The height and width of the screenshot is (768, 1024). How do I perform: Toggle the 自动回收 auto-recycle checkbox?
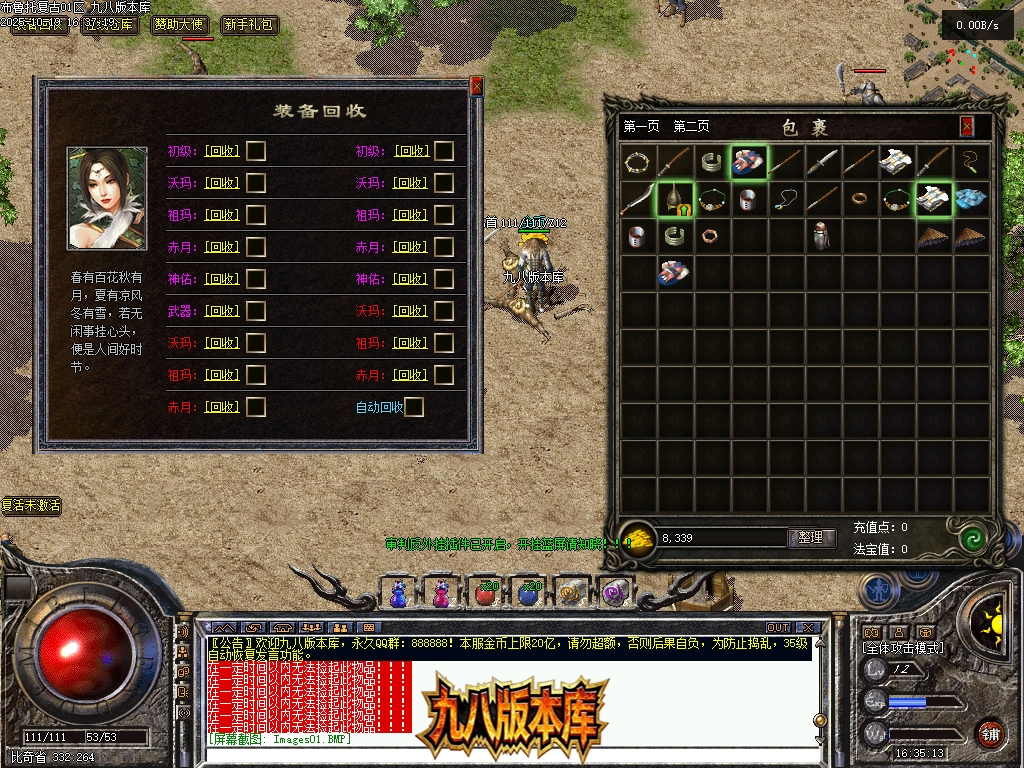[x=413, y=407]
